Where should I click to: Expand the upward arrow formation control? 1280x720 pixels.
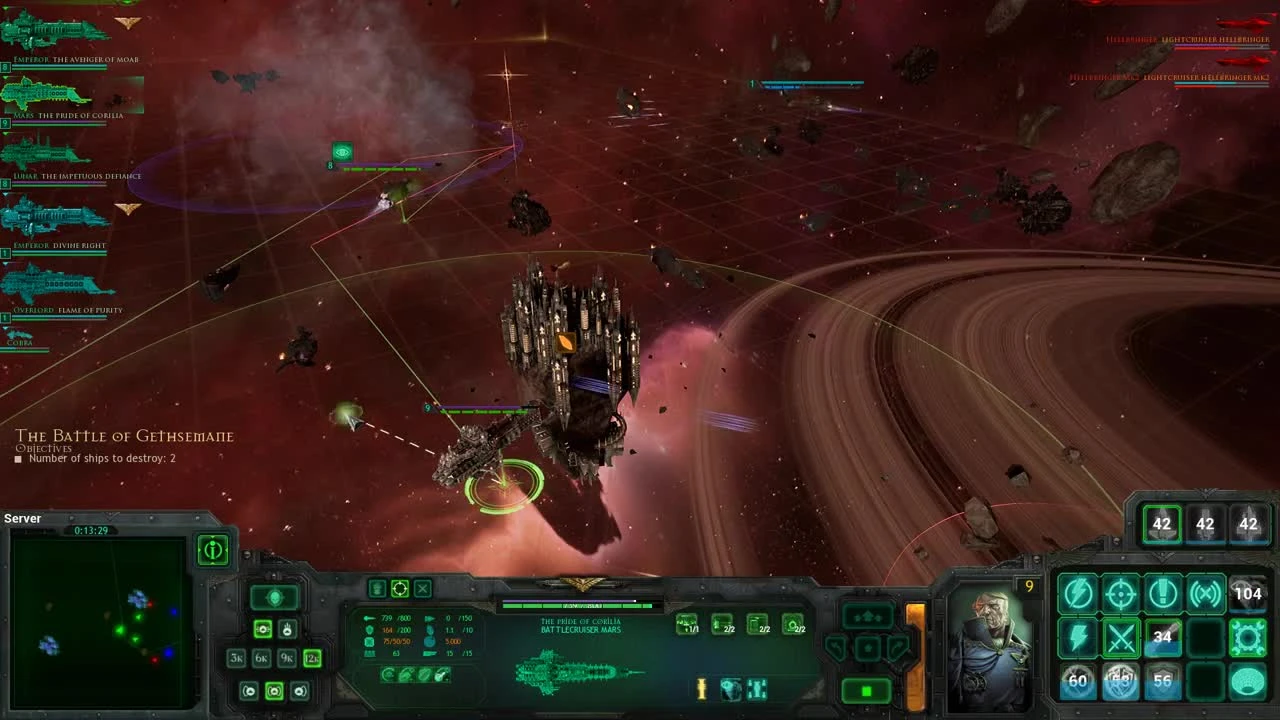[x=866, y=614]
